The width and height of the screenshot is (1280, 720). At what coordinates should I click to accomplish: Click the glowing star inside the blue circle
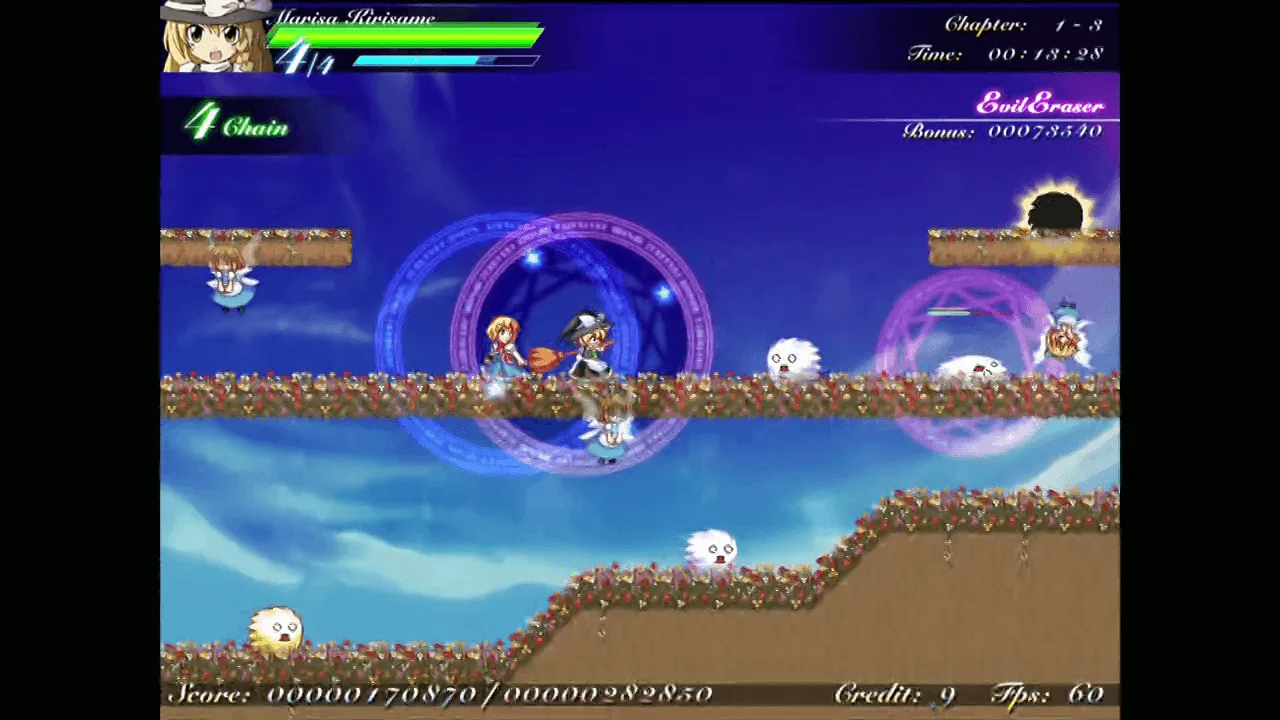(532, 259)
